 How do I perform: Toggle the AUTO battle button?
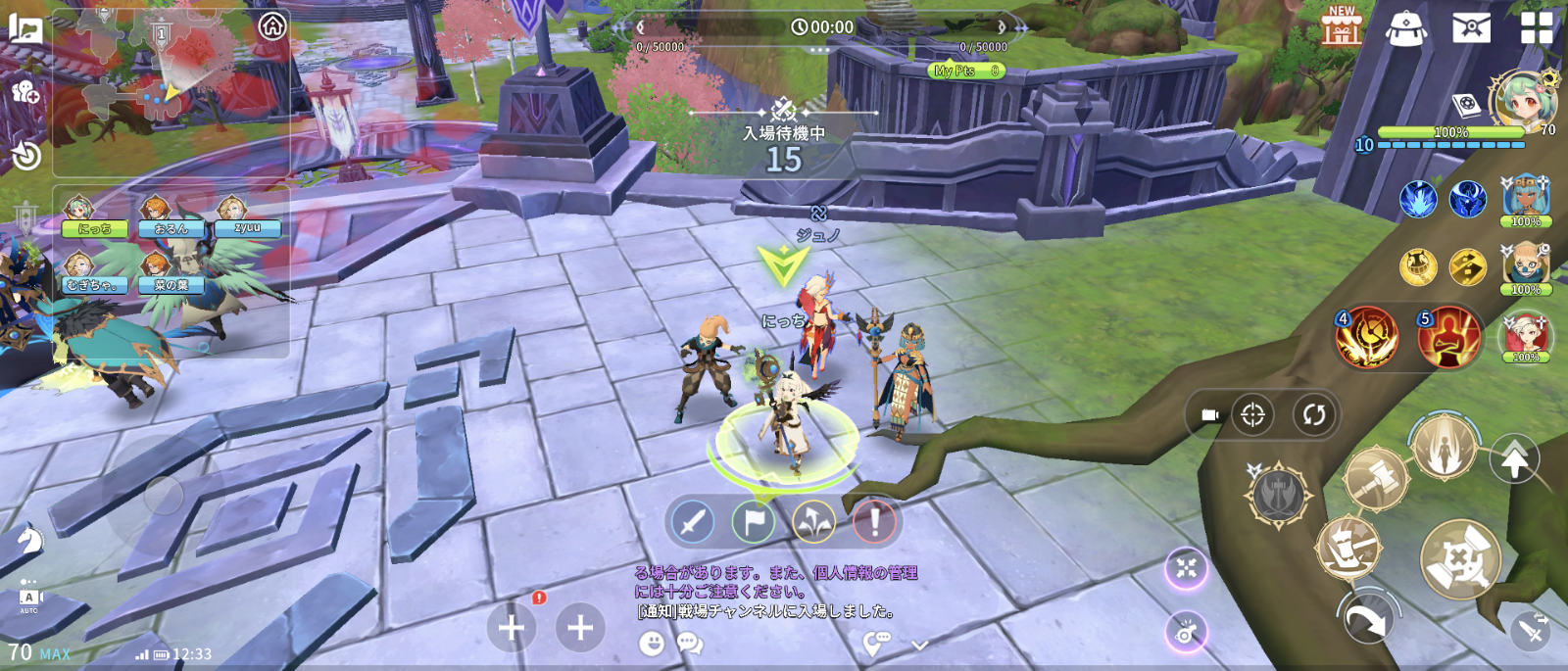[29, 599]
